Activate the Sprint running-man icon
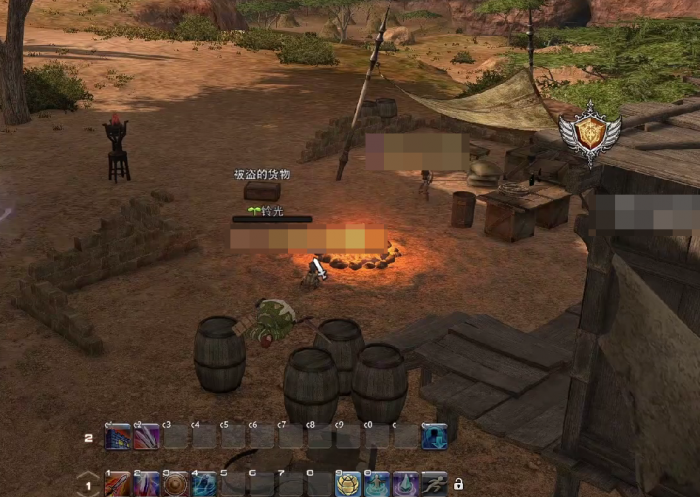 click(434, 484)
